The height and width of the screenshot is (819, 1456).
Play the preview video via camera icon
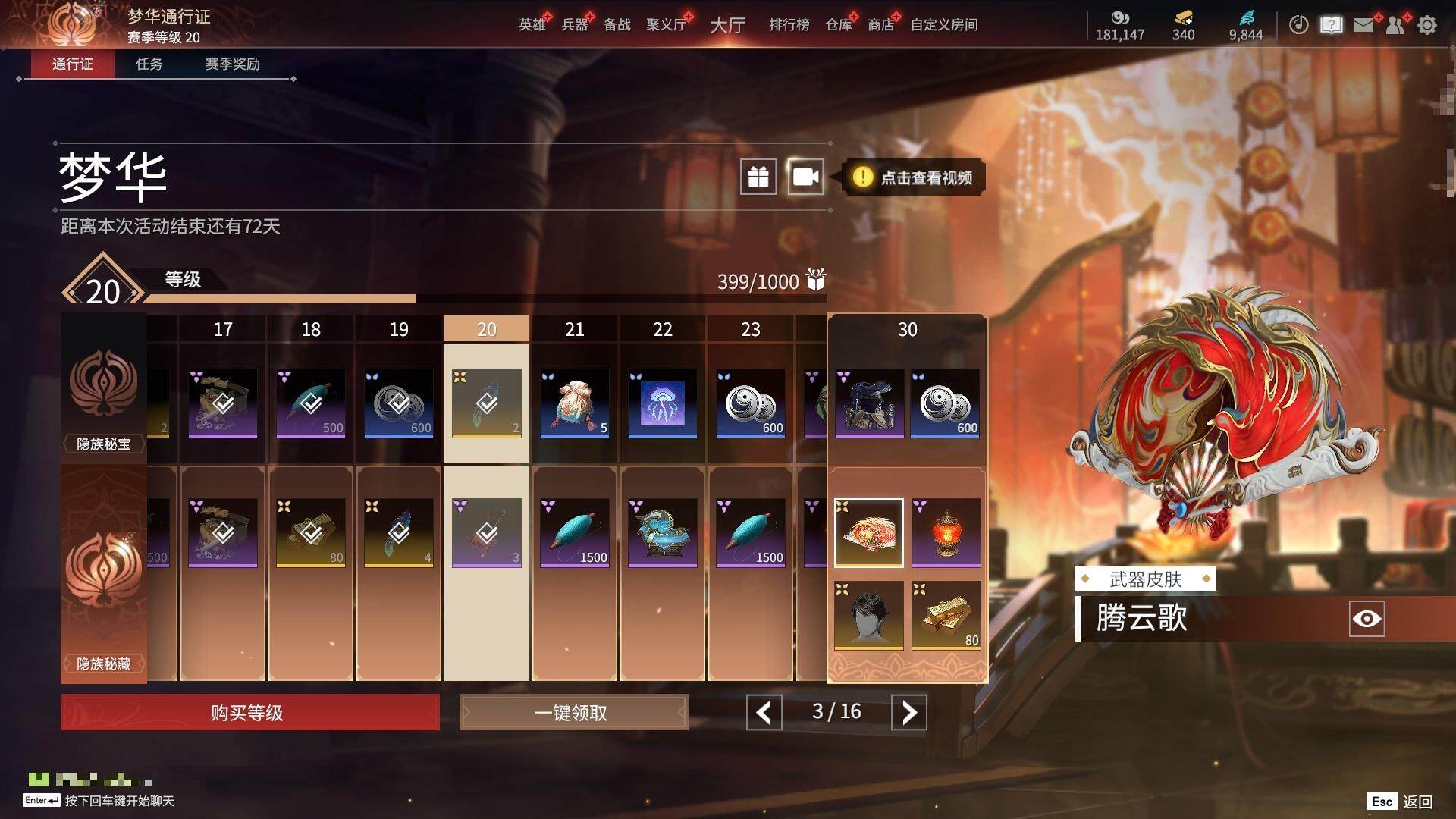(805, 177)
